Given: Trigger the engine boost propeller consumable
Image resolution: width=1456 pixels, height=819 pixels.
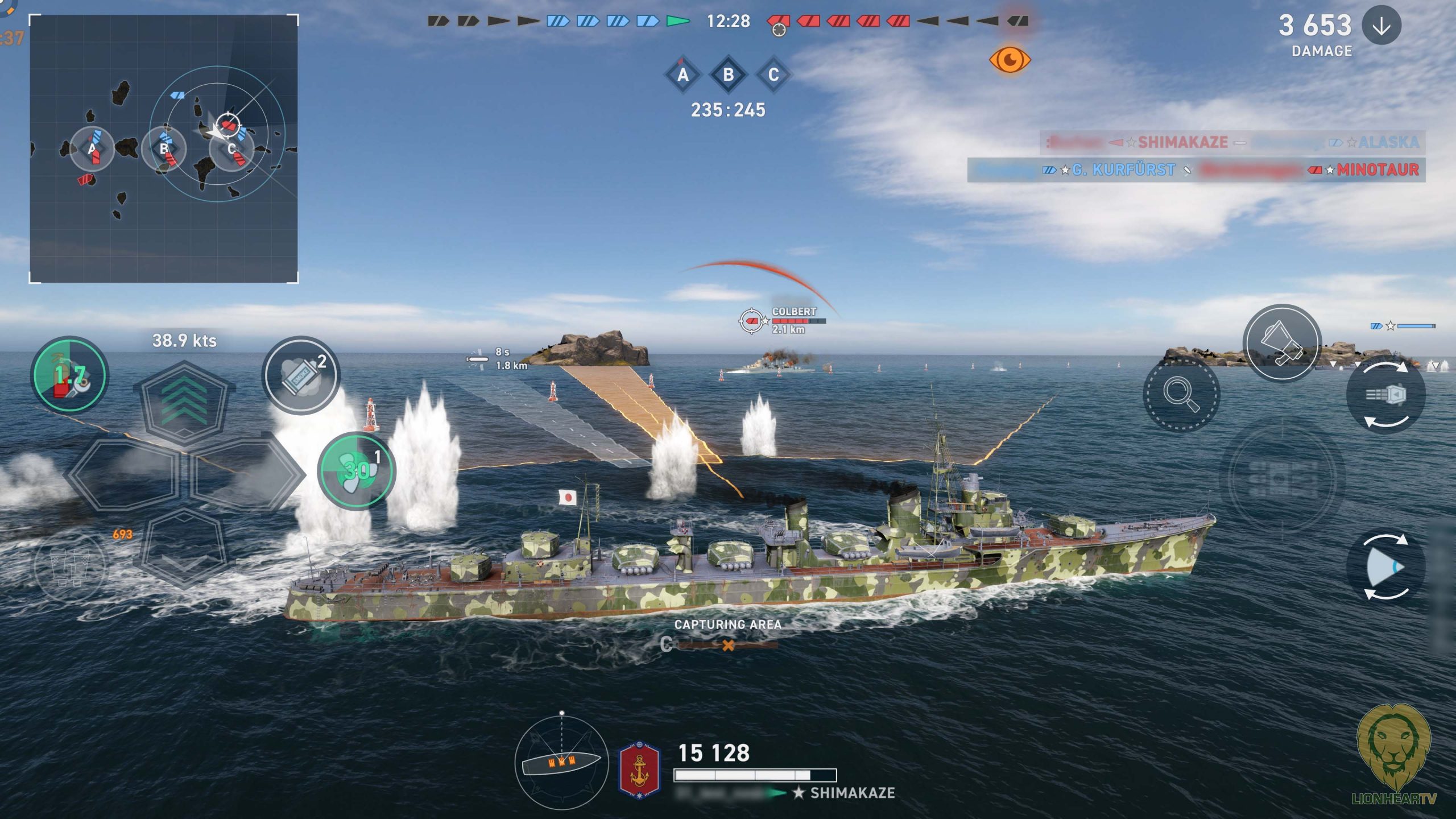Looking at the screenshot, I should tap(357, 471).
